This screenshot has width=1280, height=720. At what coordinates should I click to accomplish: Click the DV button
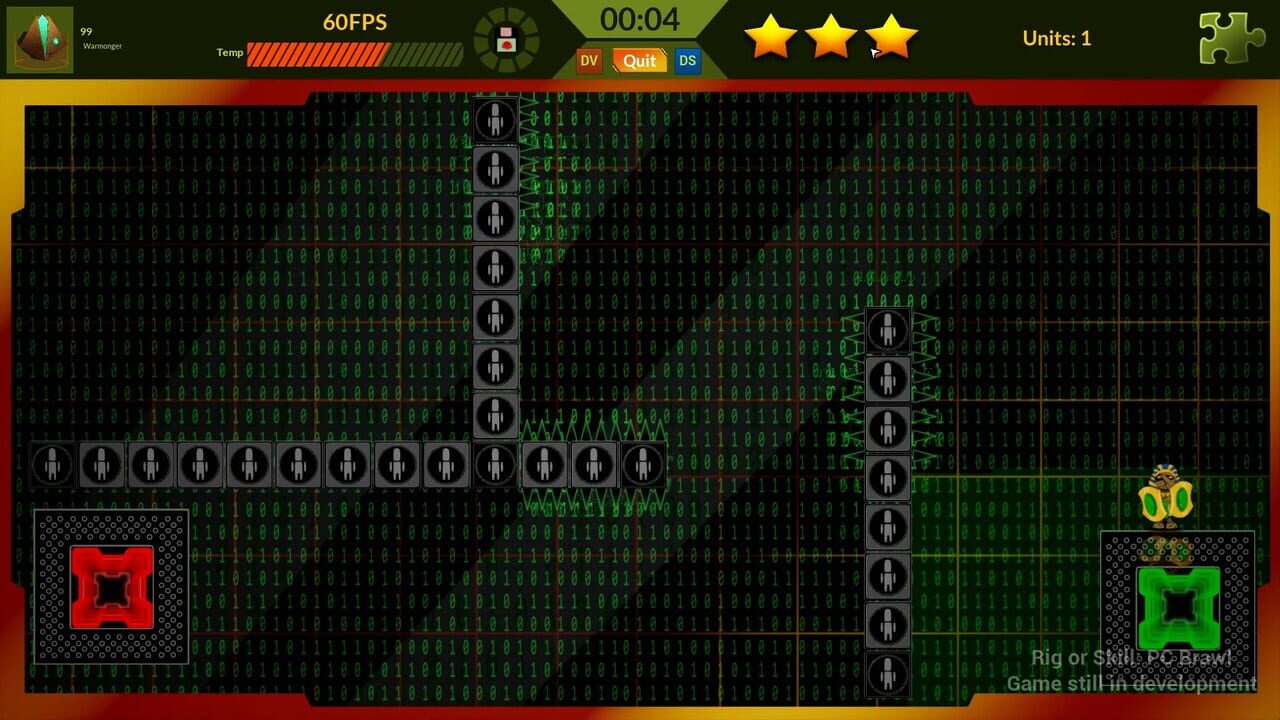pyautogui.click(x=588, y=61)
